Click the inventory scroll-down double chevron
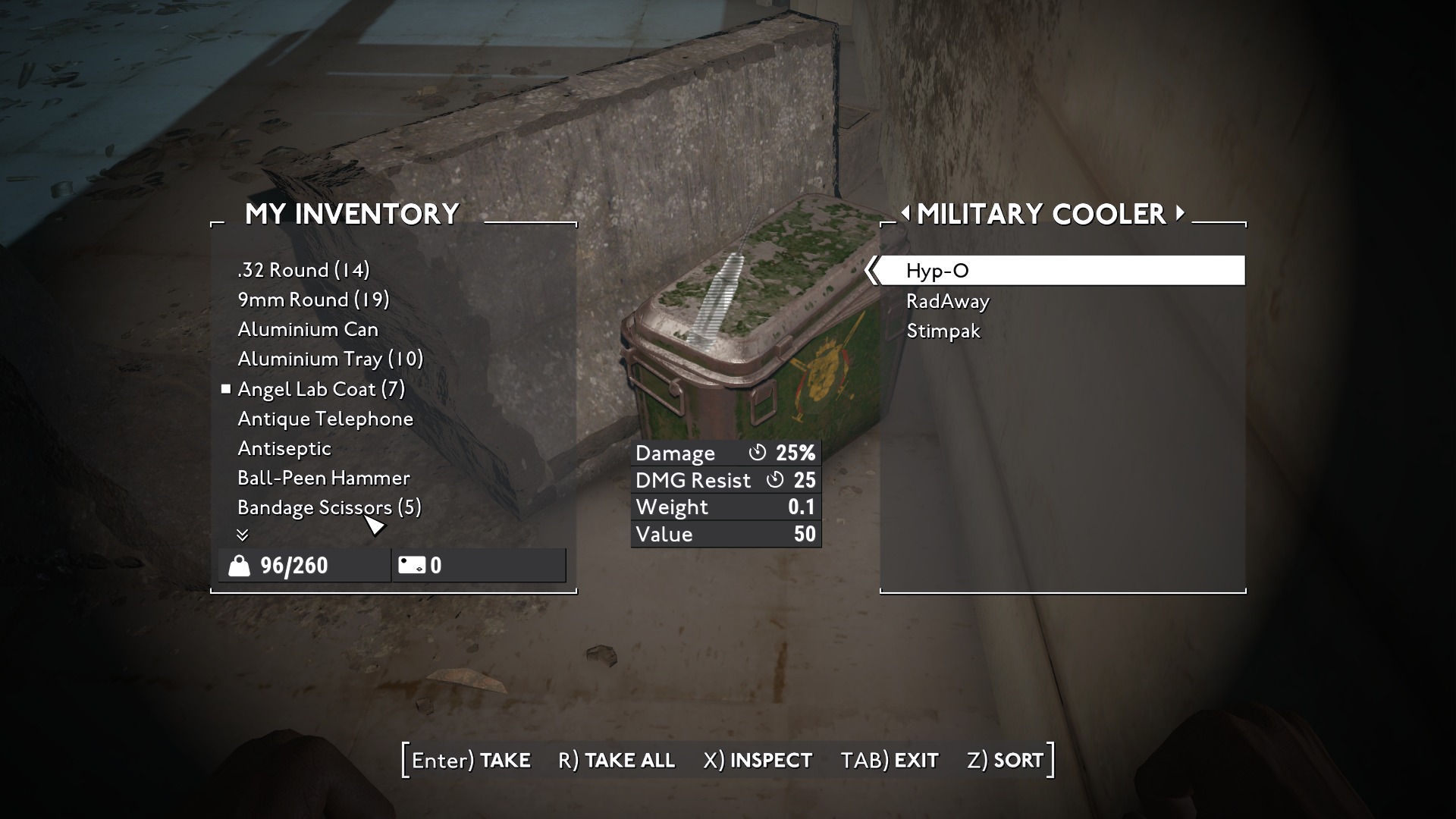 tap(243, 535)
